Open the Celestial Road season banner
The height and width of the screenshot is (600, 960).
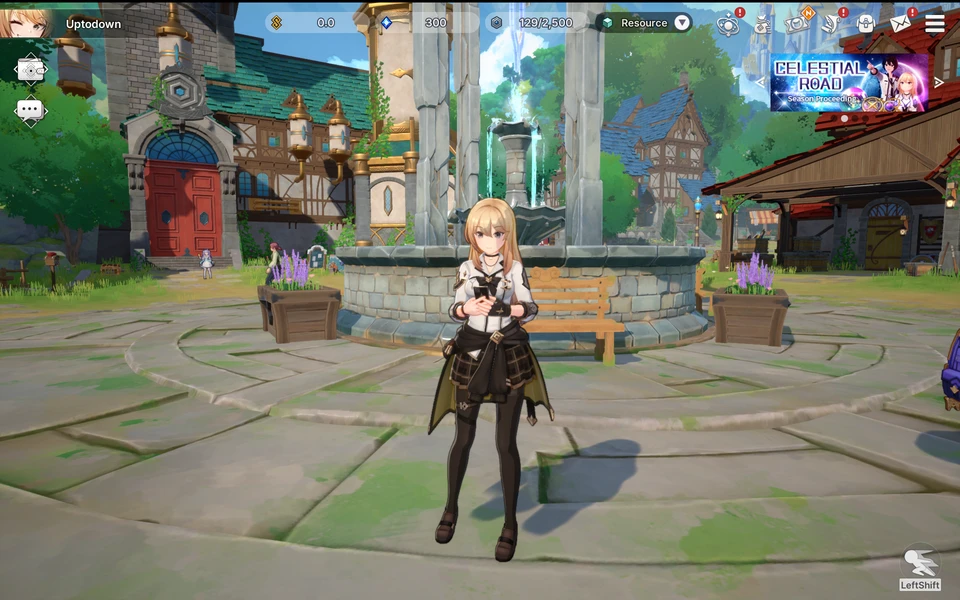pyautogui.click(x=849, y=82)
